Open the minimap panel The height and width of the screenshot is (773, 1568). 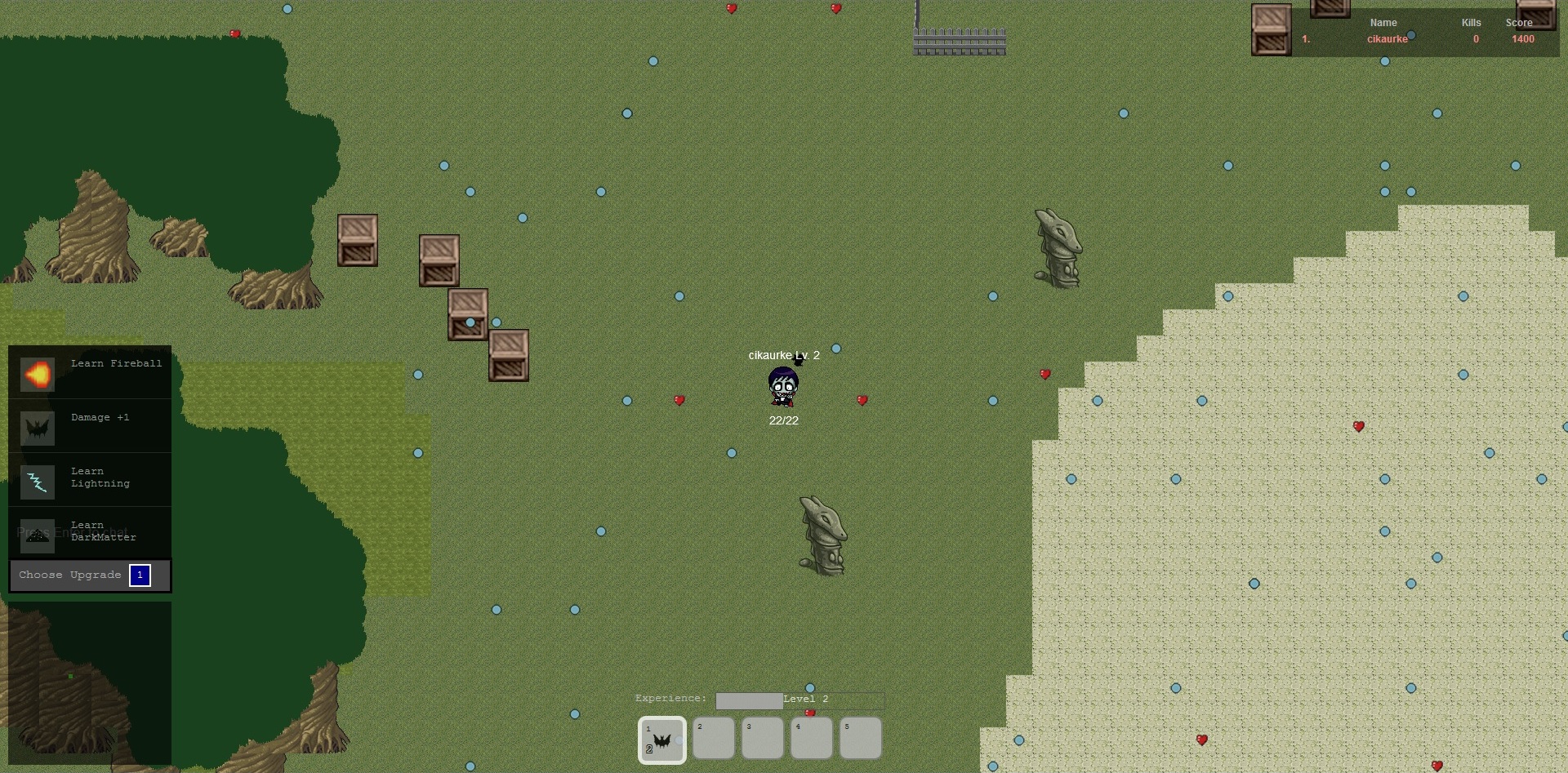tap(90, 682)
